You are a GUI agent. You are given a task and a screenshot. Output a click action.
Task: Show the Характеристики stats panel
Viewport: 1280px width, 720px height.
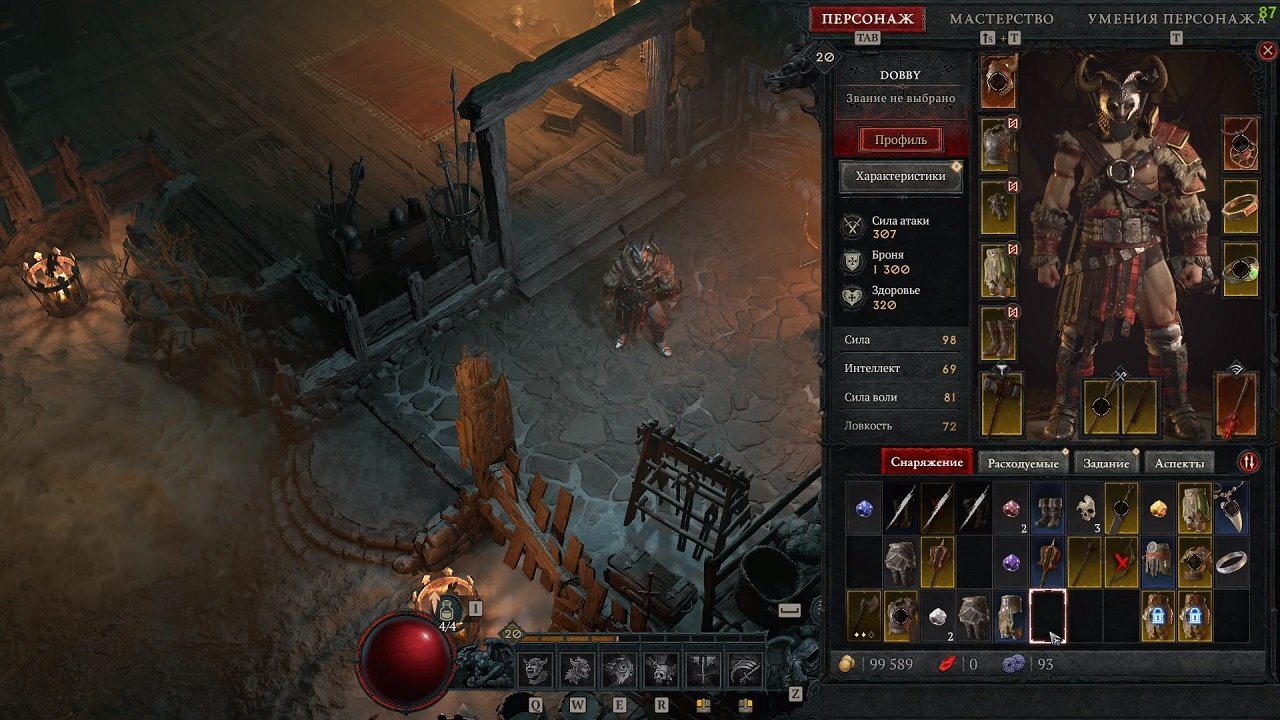tap(900, 177)
